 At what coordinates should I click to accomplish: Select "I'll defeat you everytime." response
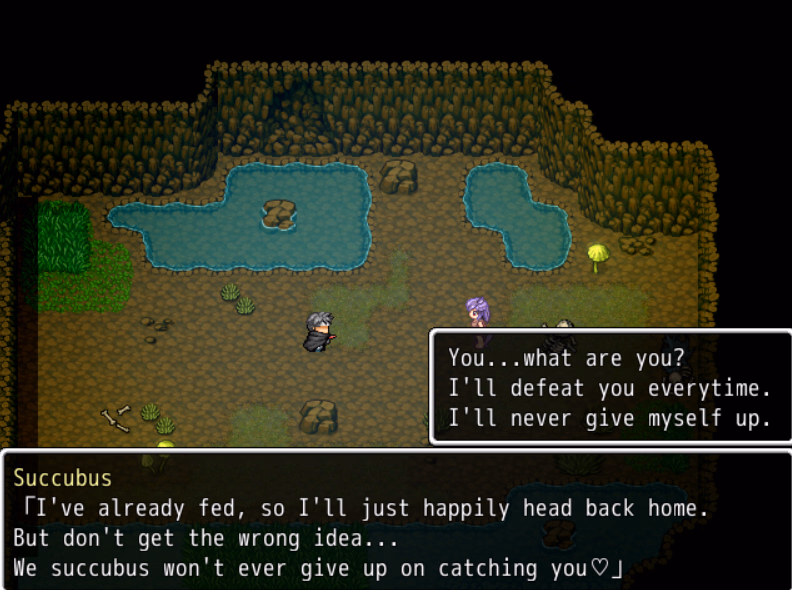pyautogui.click(x=609, y=388)
